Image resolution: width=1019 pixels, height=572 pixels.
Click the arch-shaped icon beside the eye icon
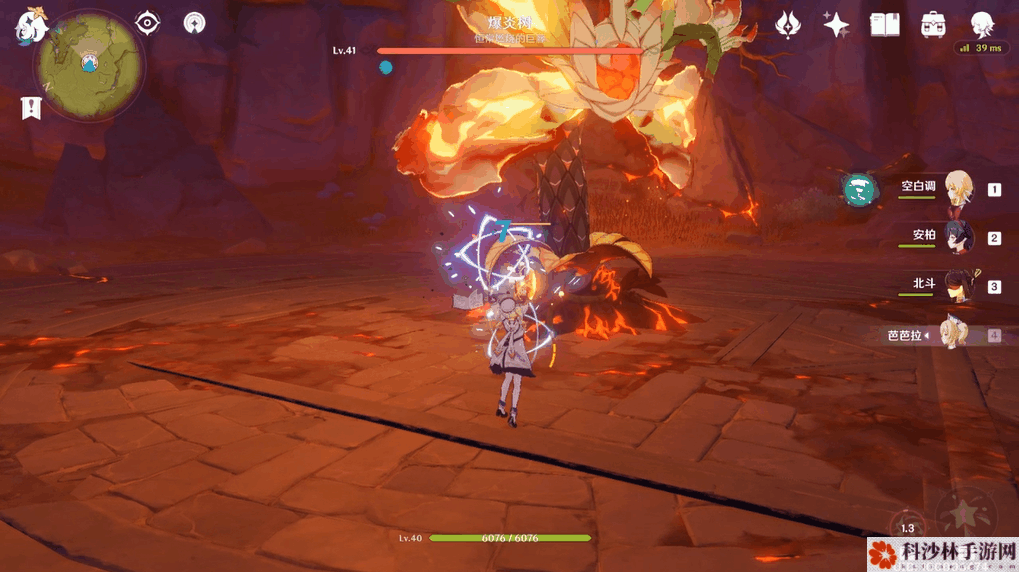coord(194,22)
